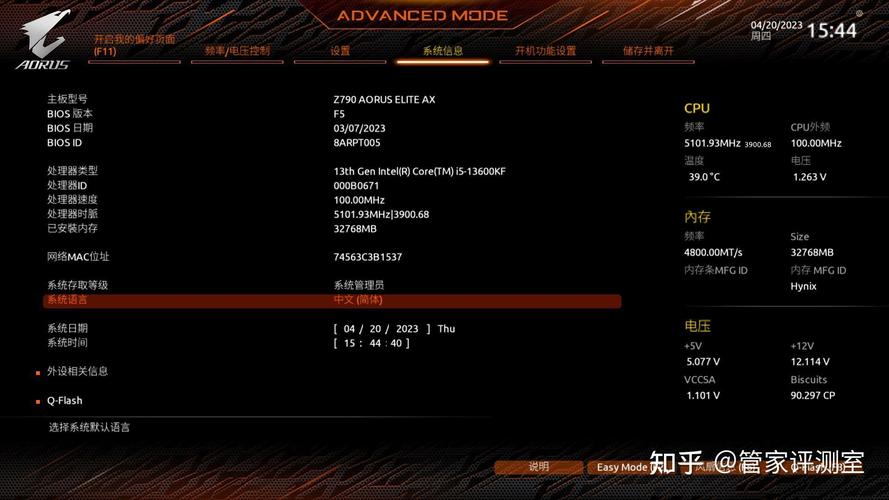Choose the 系统存取等级 row
Viewport: 889px width, 500px height.
[x=332, y=285]
